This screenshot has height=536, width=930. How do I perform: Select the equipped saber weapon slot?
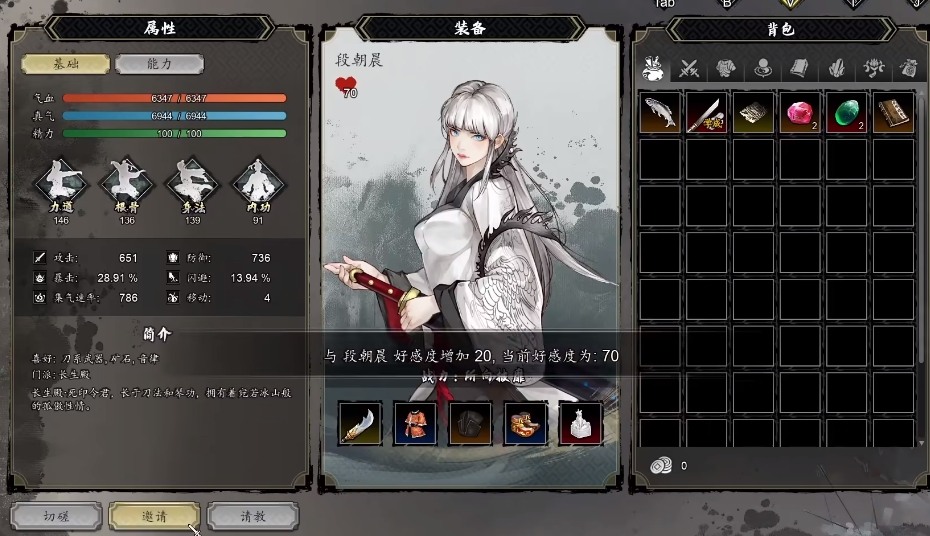click(360, 424)
